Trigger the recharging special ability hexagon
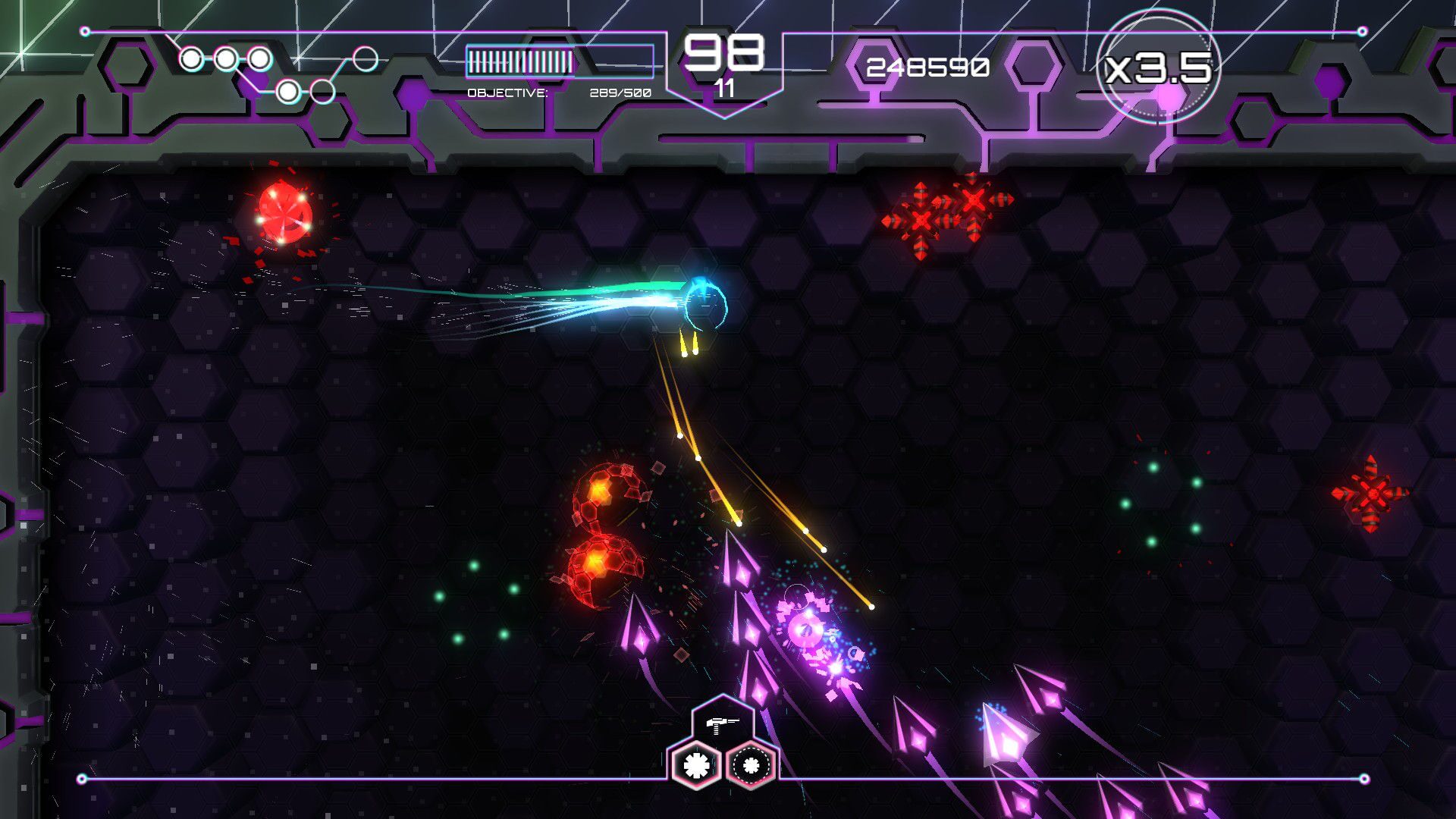The image size is (1456, 819). click(749, 766)
